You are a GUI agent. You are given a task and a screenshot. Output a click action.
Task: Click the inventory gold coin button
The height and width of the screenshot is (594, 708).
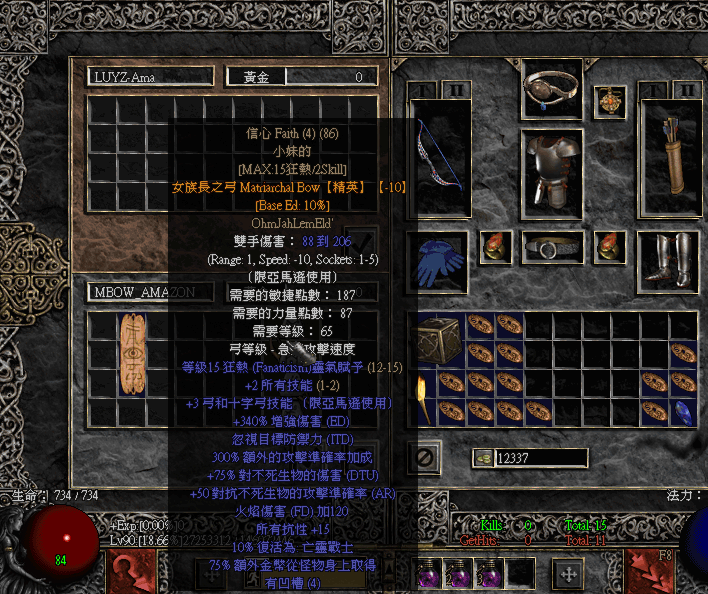tap(484, 457)
